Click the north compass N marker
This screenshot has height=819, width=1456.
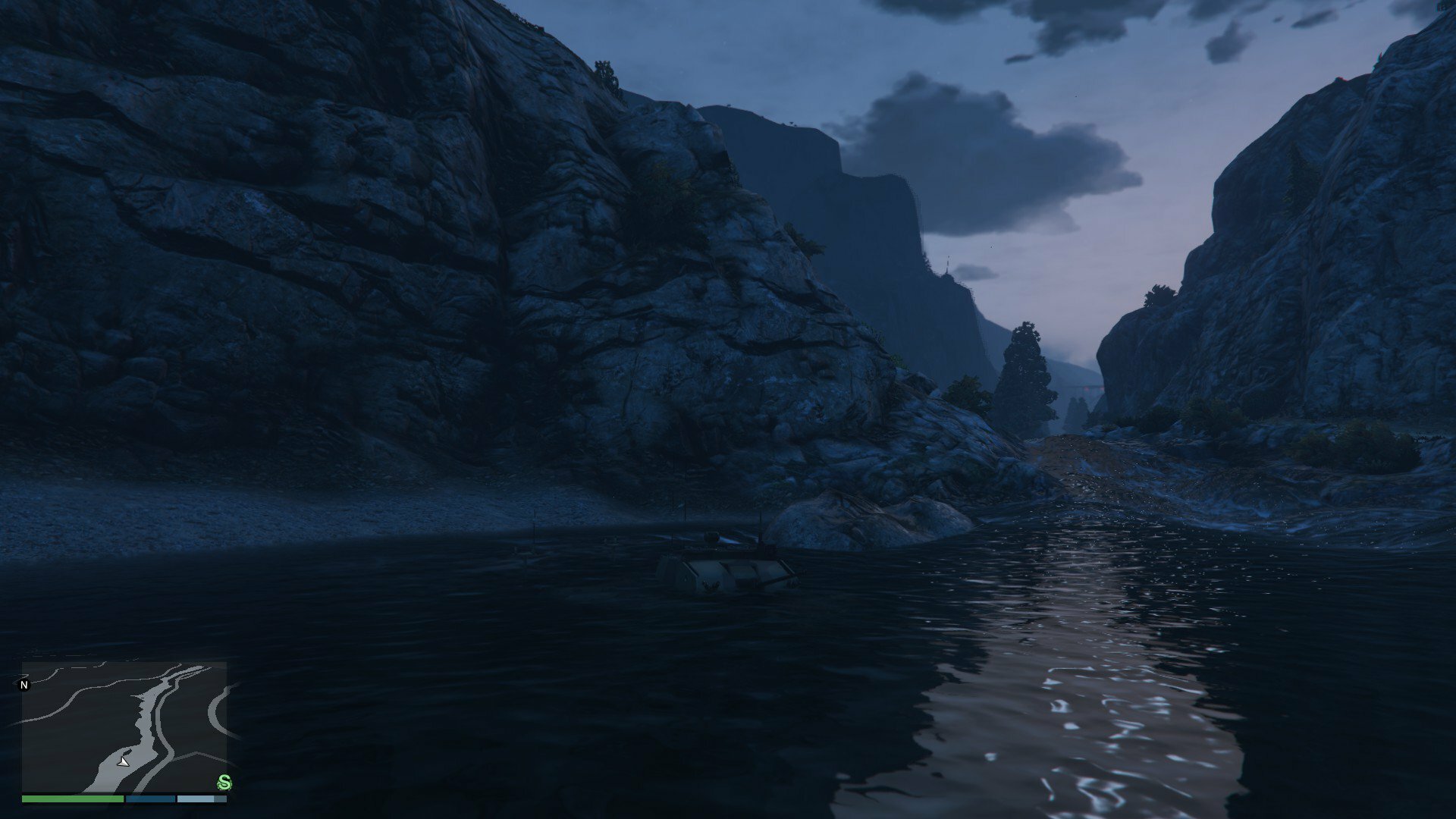24,685
